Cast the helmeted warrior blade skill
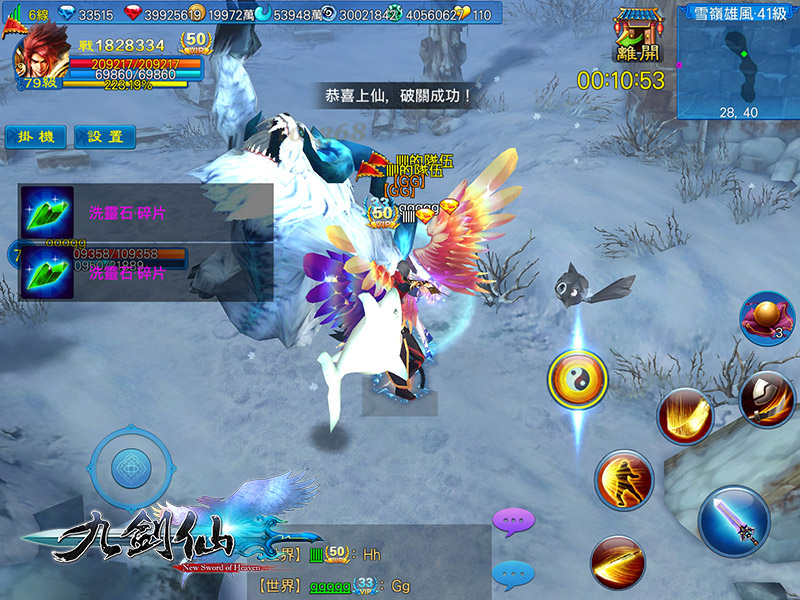 (x=766, y=398)
